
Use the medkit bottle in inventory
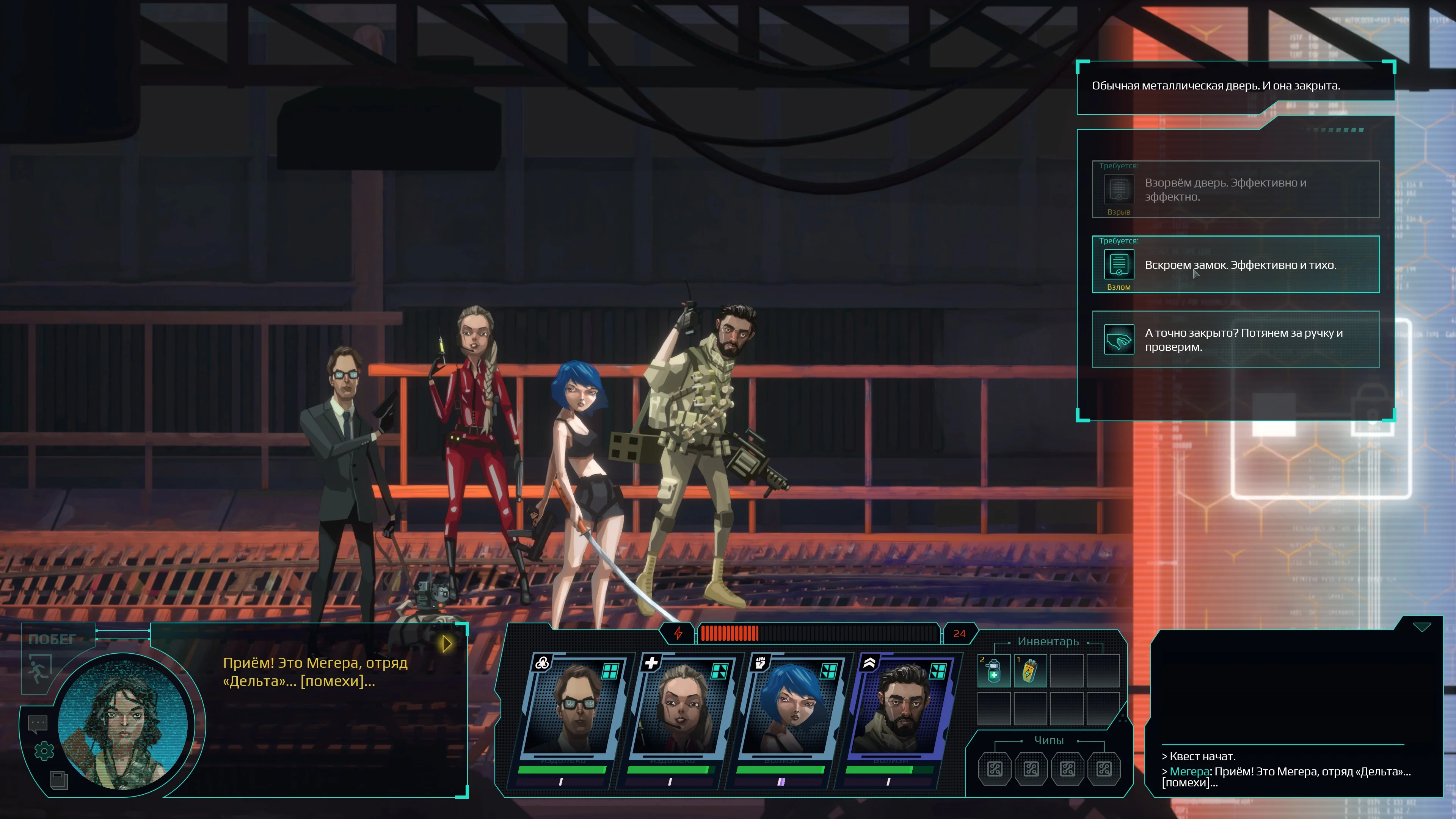click(994, 671)
